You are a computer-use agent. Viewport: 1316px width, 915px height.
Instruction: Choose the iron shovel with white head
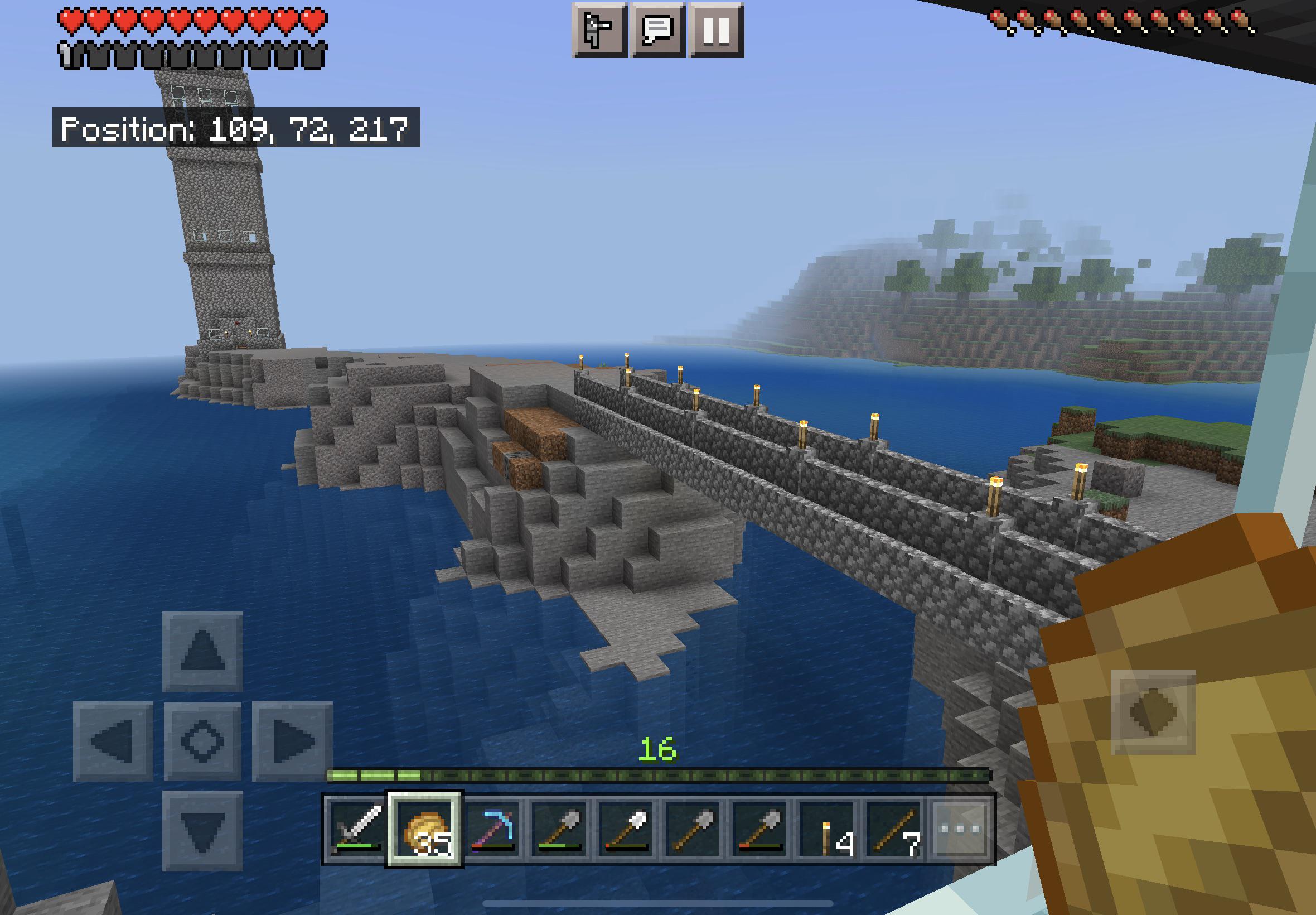[x=626, y=829]
